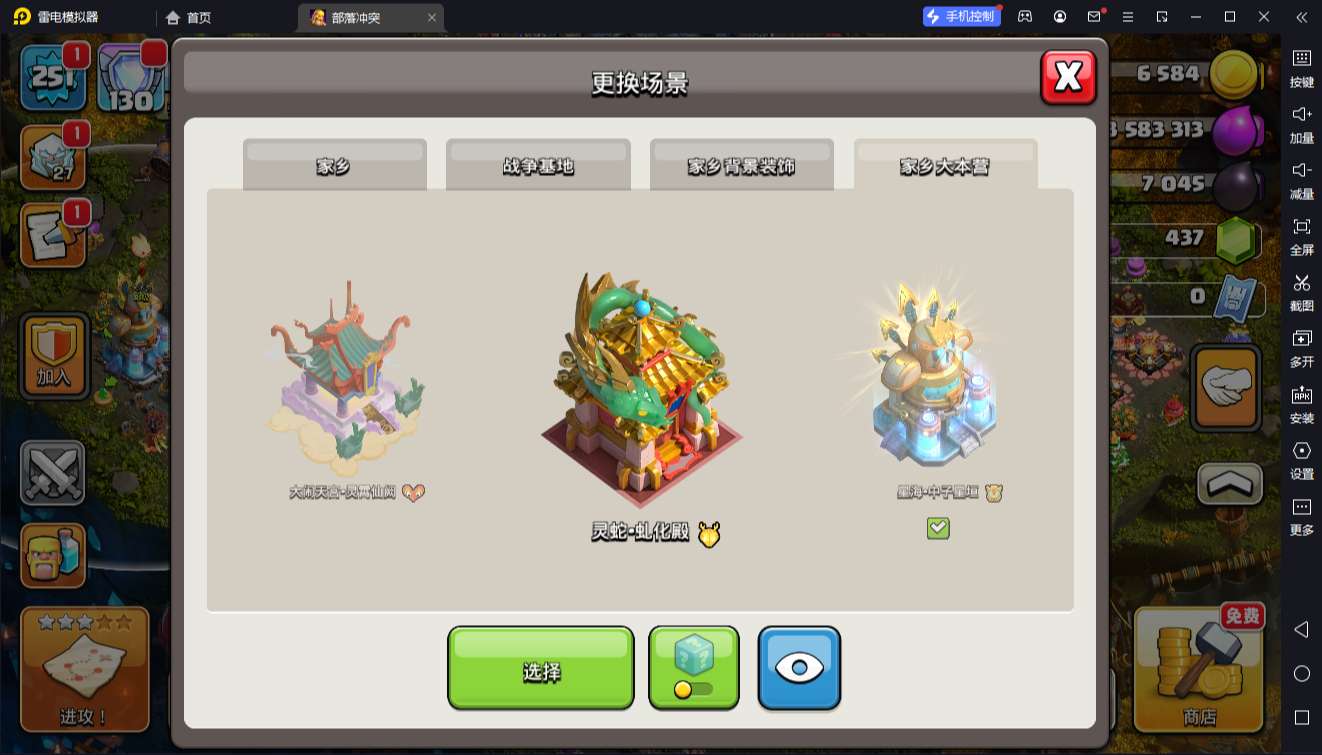Screen dimensions: 1322x755
Task: Click the emulator 截图 screenshot tool
Action: click(1301, 290)
